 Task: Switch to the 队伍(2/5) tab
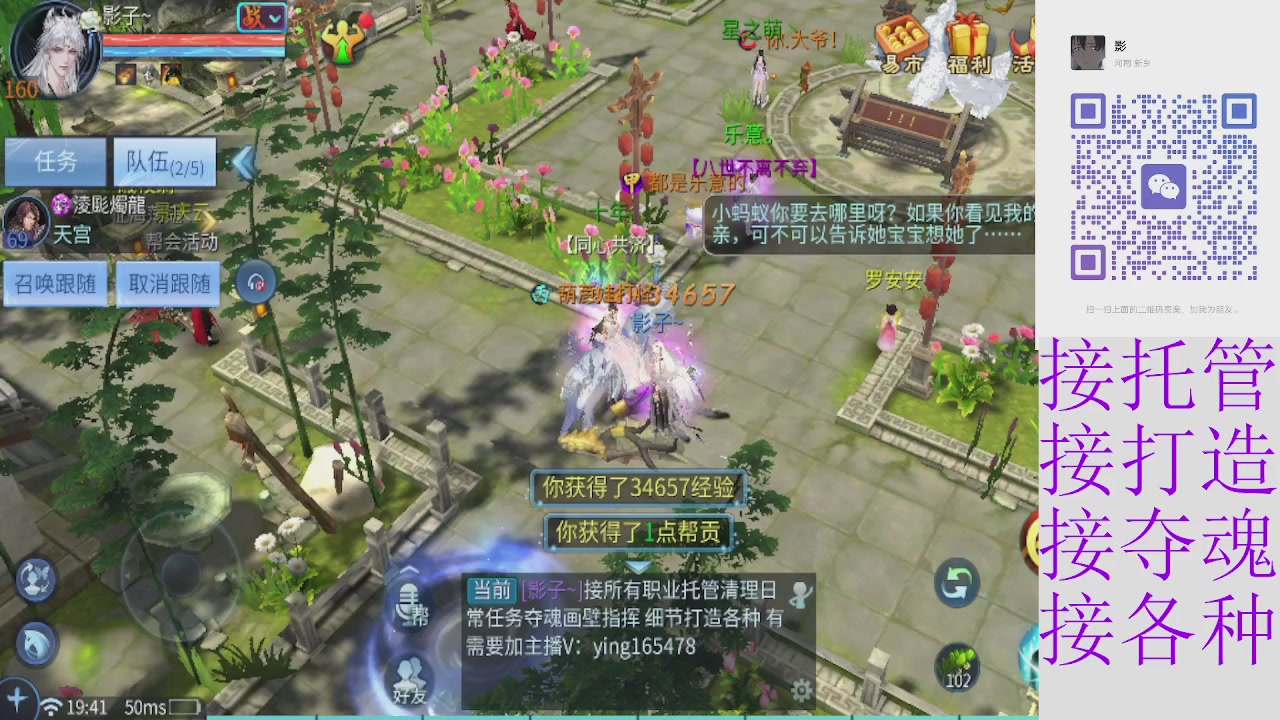164,163
